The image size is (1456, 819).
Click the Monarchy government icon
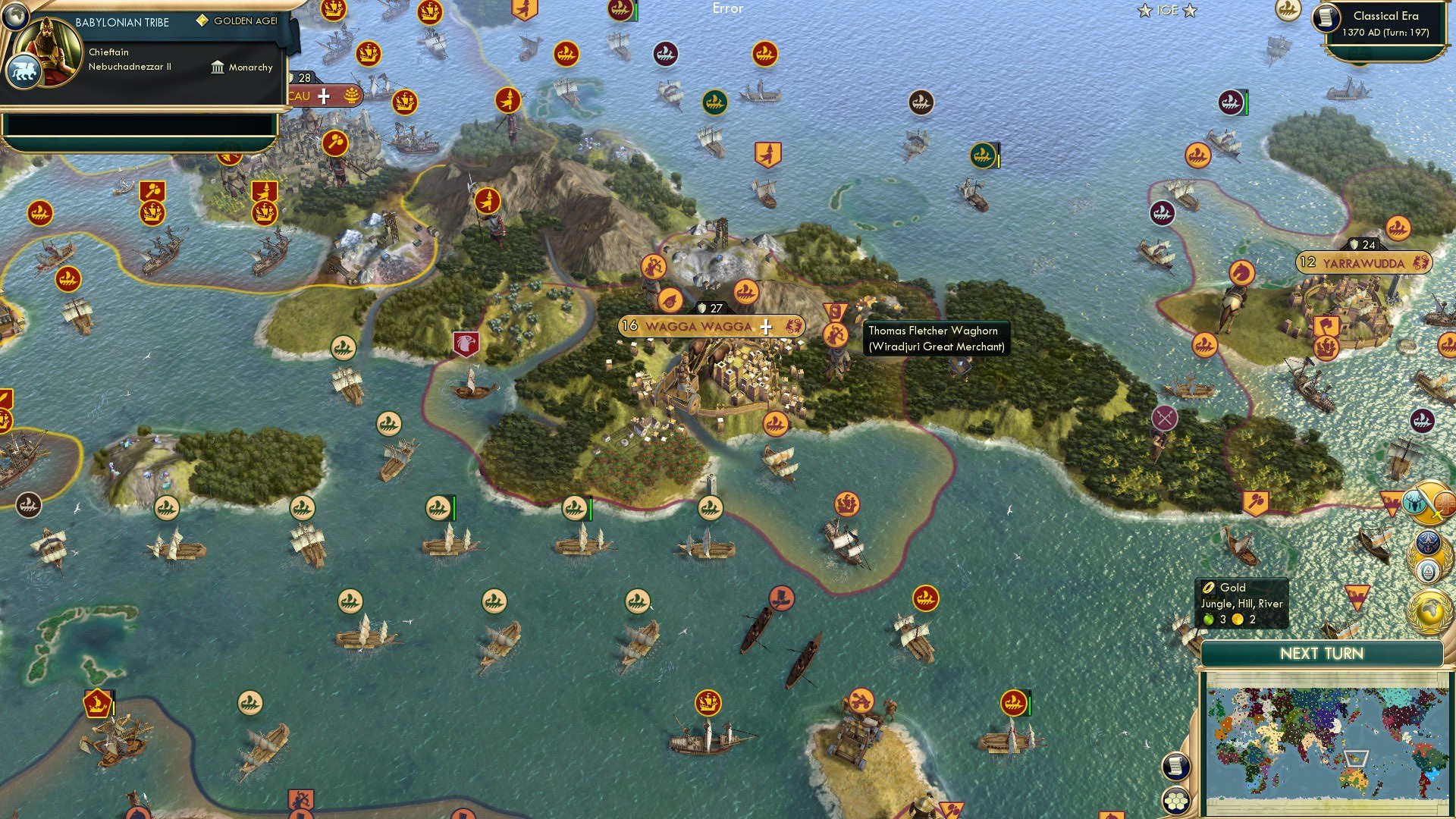click(x=217, y=67)
